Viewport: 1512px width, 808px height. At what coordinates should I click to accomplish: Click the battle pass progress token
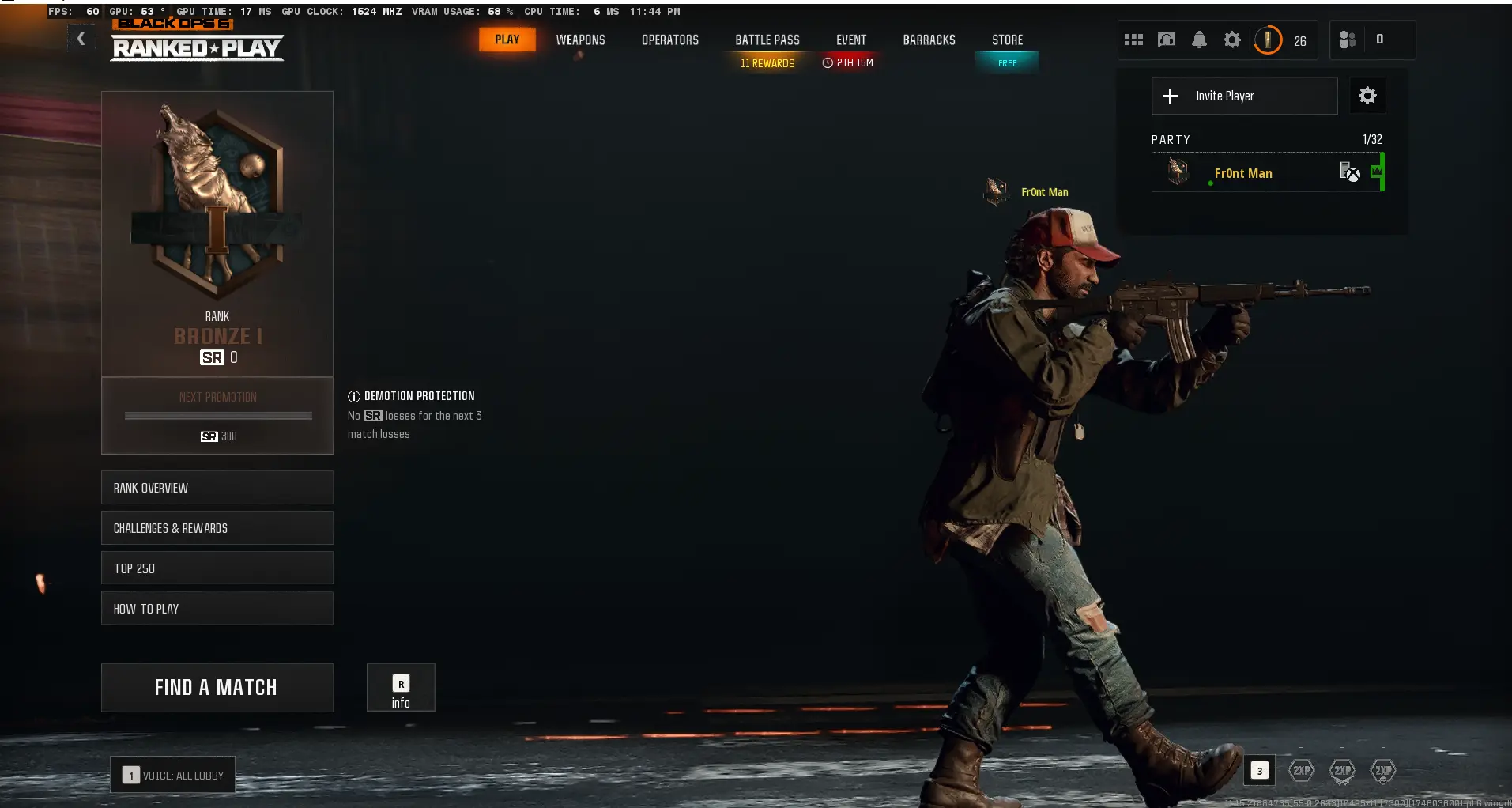pyautogui.click(x=1267, y=40)
